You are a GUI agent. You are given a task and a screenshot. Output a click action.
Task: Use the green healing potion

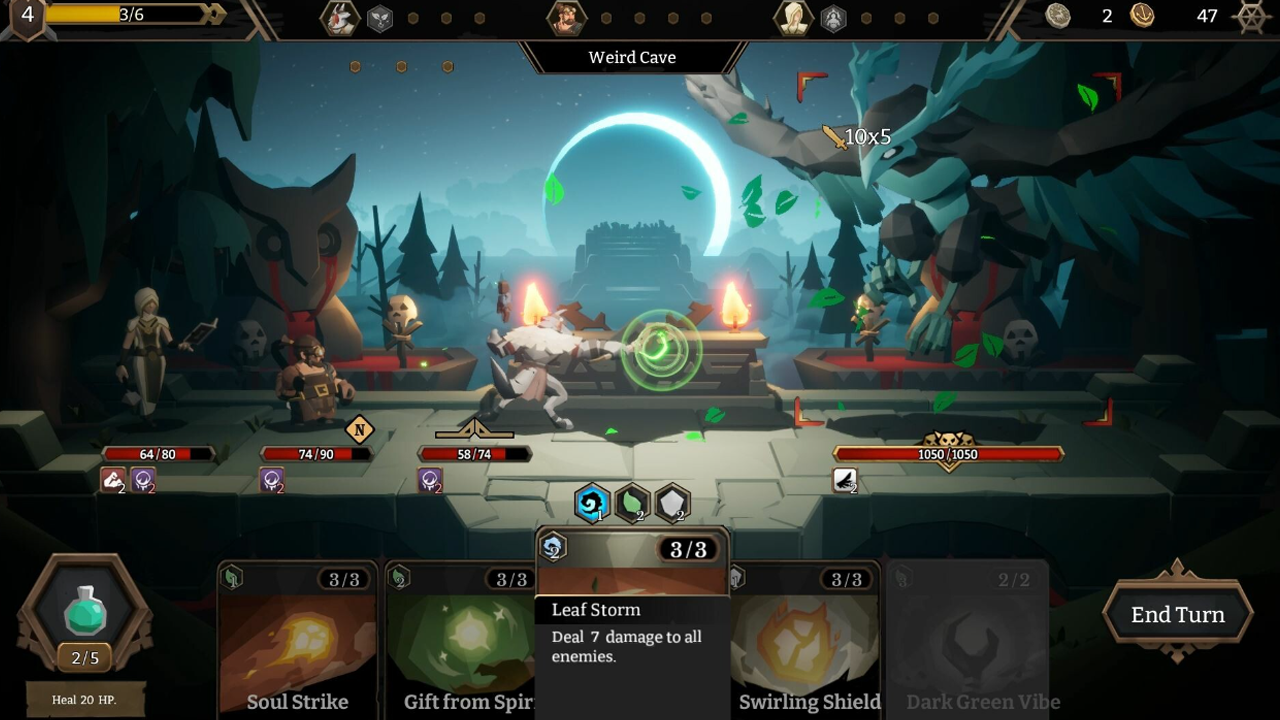pyautogui.click(x=85, y=612)
